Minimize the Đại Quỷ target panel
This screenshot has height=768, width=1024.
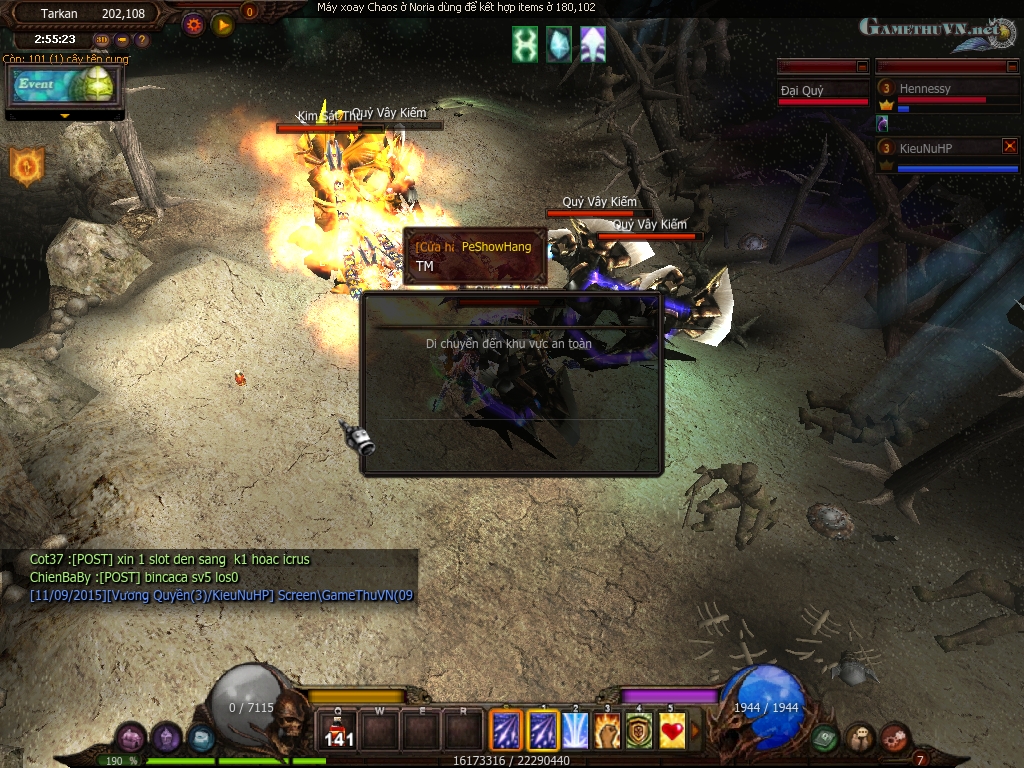tap(862, 66)
